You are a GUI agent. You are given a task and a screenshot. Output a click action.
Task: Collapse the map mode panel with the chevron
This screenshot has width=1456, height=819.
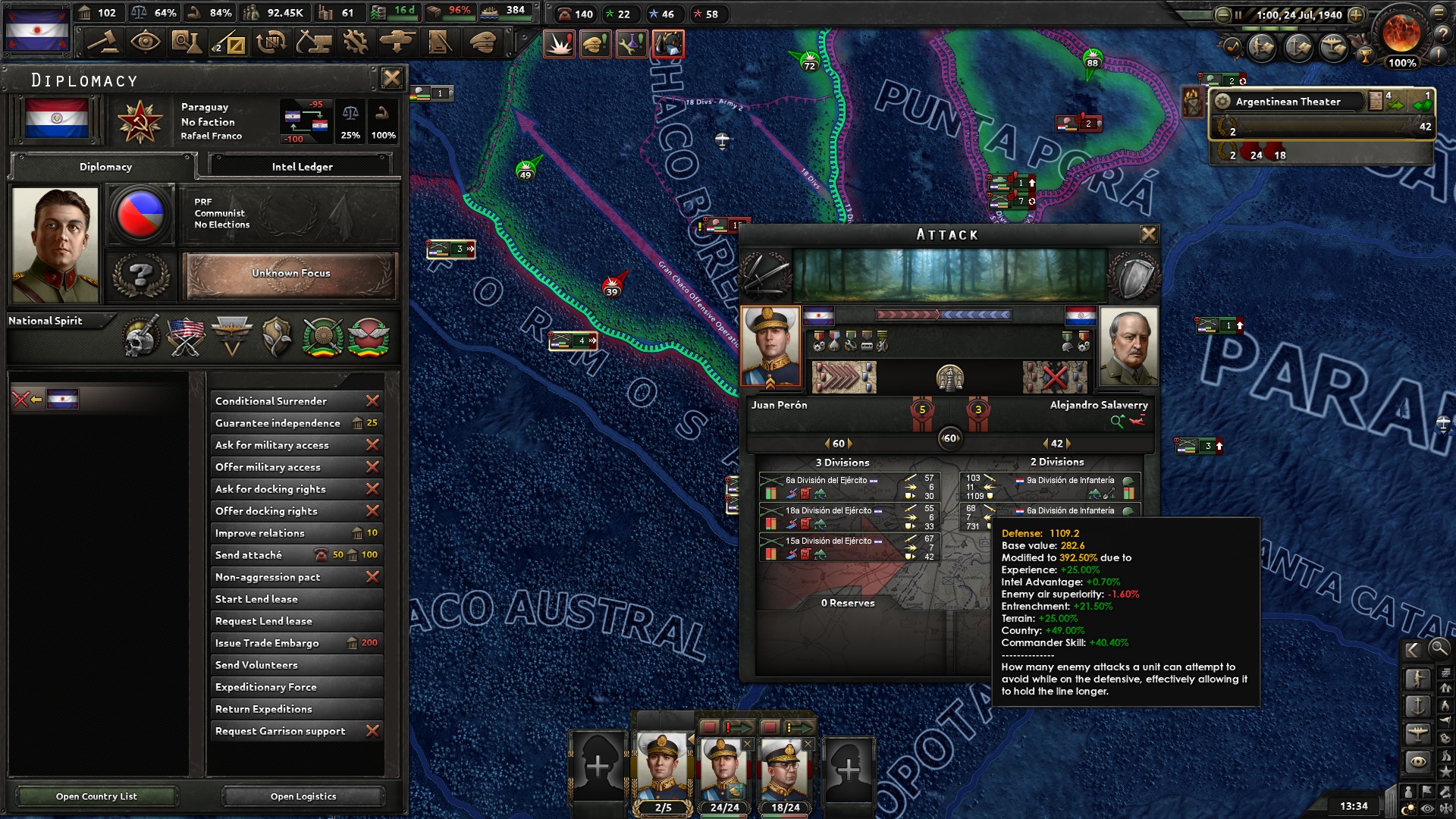[x=1413, y=649]
